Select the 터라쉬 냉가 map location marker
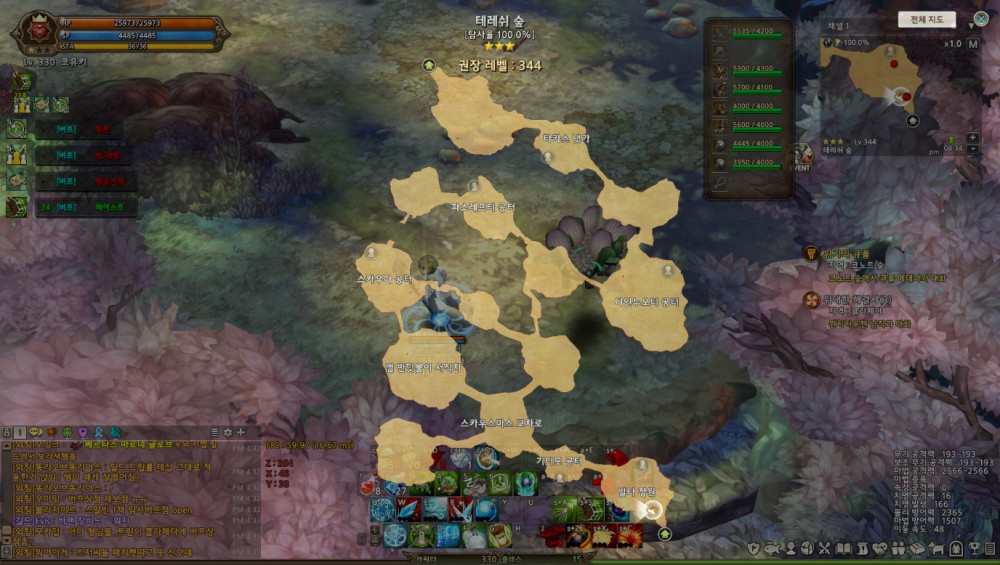 [547, 157]
